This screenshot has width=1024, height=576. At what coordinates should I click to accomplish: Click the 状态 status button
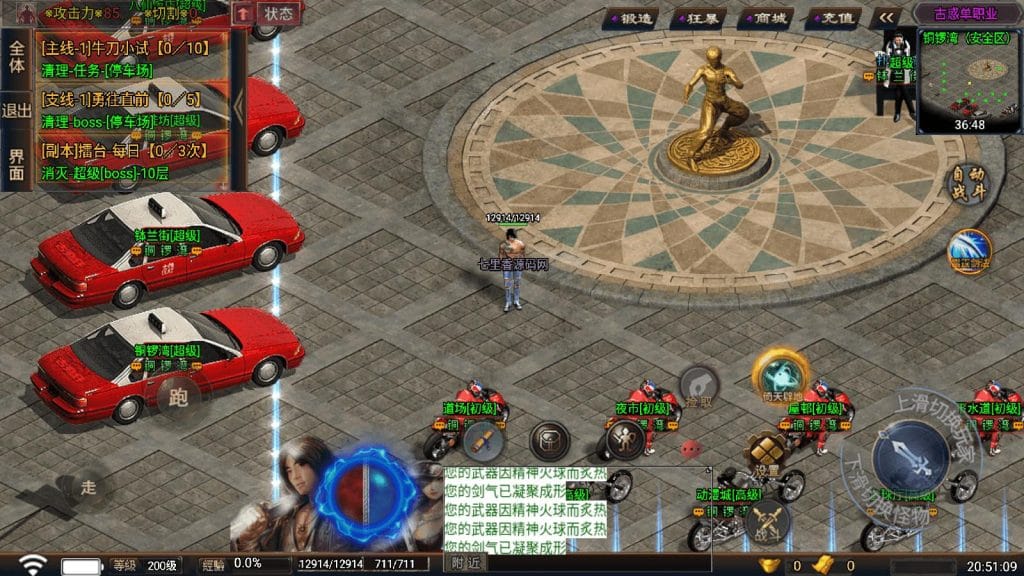[279, 14]
